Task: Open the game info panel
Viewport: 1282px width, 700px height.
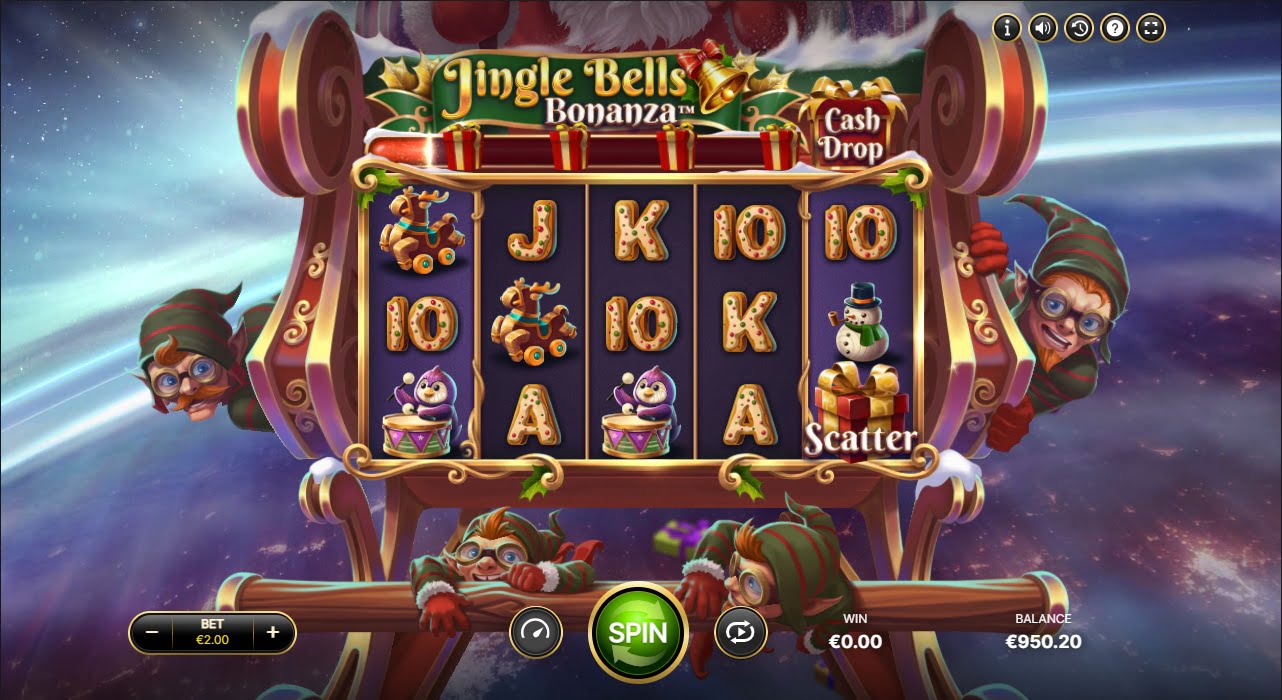Action: 1006,28
